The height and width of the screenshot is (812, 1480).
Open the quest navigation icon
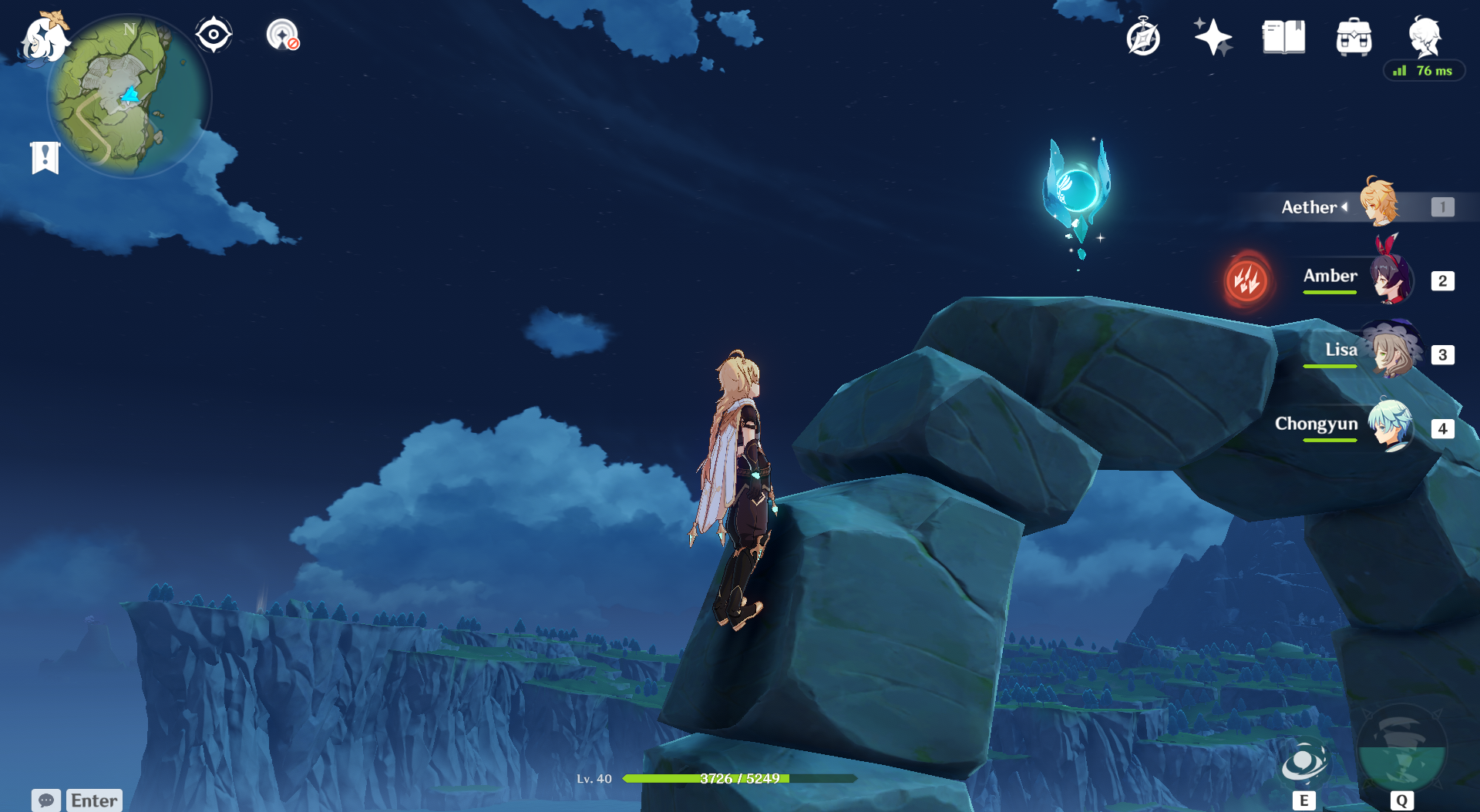tap(283, 35)
